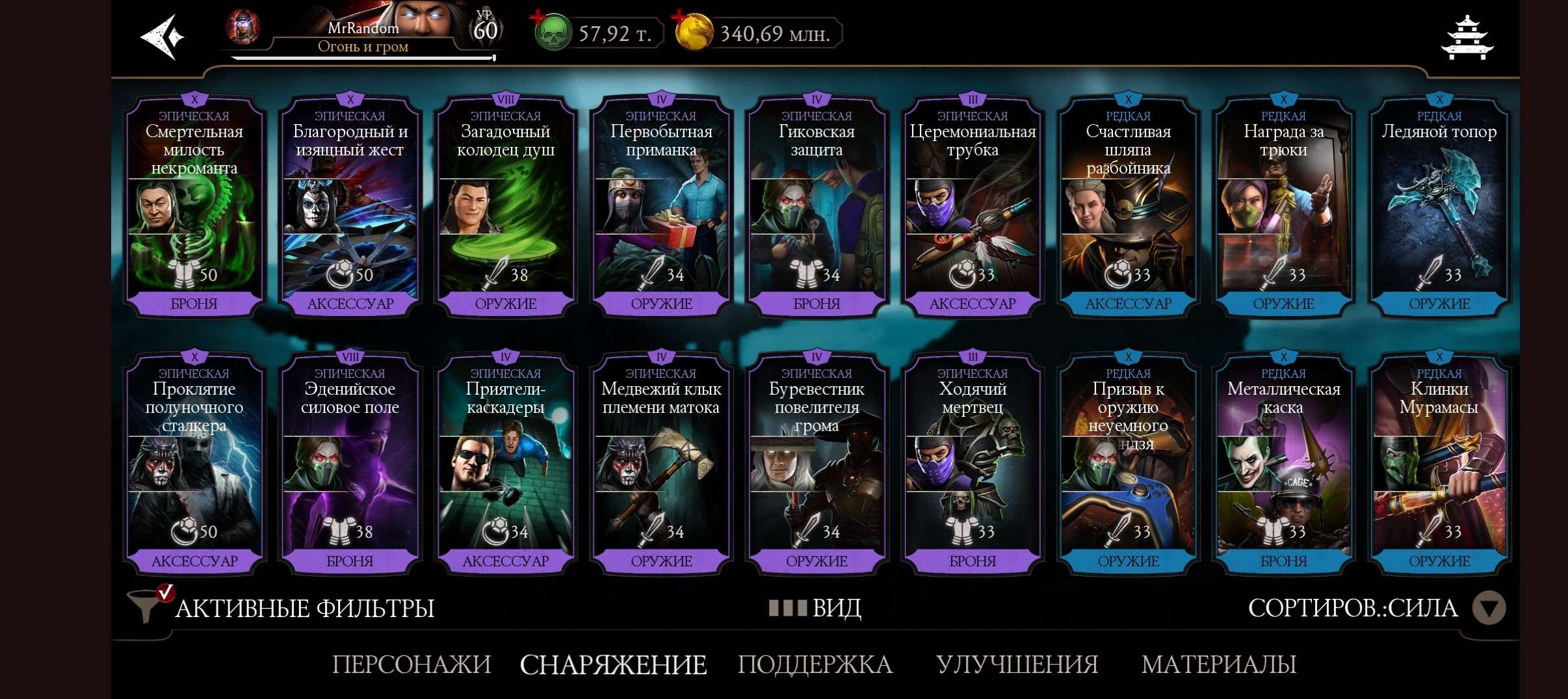The image size is (1568, 699).
Task: Expand АКТИВНЫЕ ФИЛЬТРЫ options
Action: [302, 608]
